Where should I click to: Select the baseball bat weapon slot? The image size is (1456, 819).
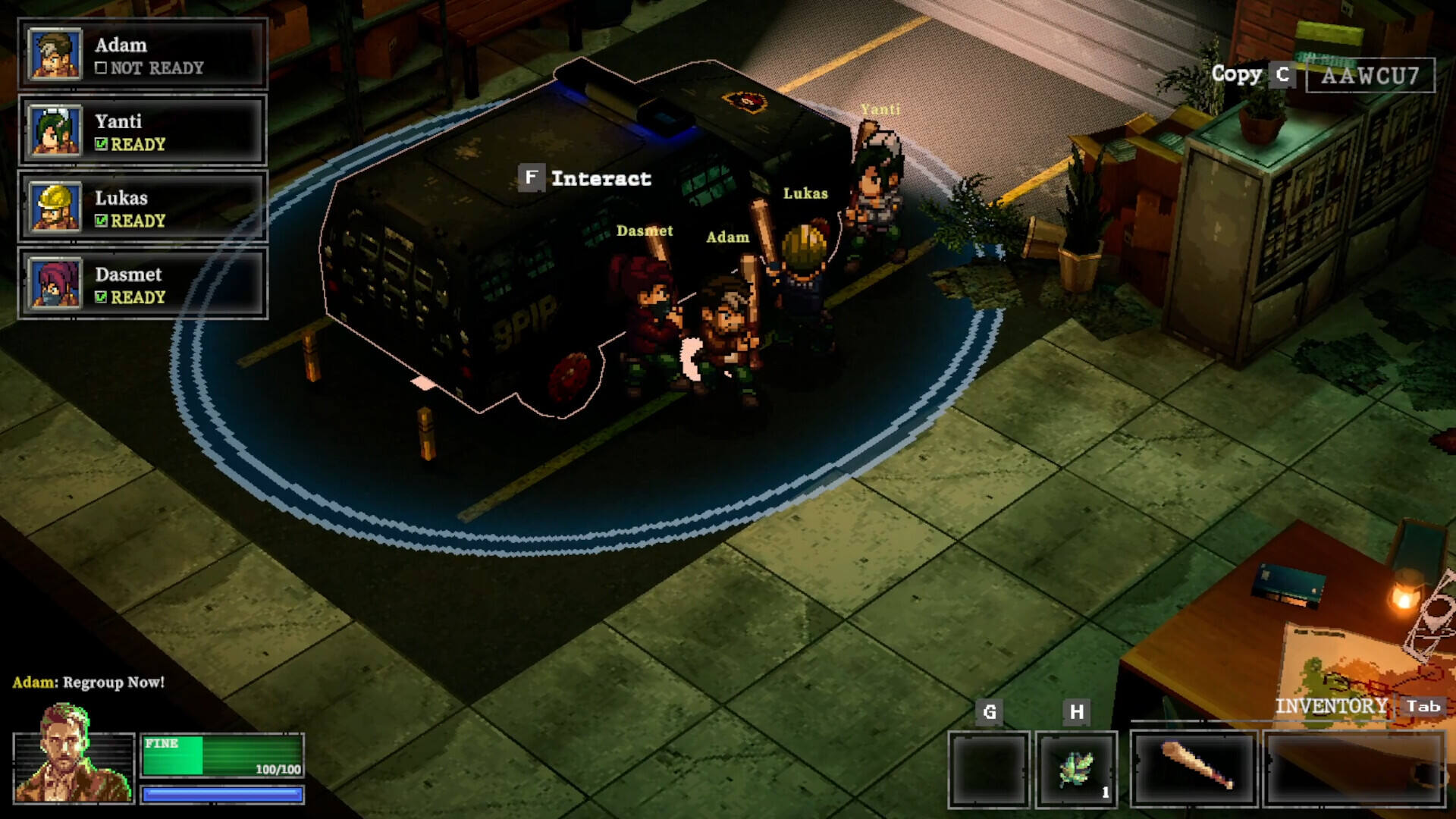tap(1194, 767)
